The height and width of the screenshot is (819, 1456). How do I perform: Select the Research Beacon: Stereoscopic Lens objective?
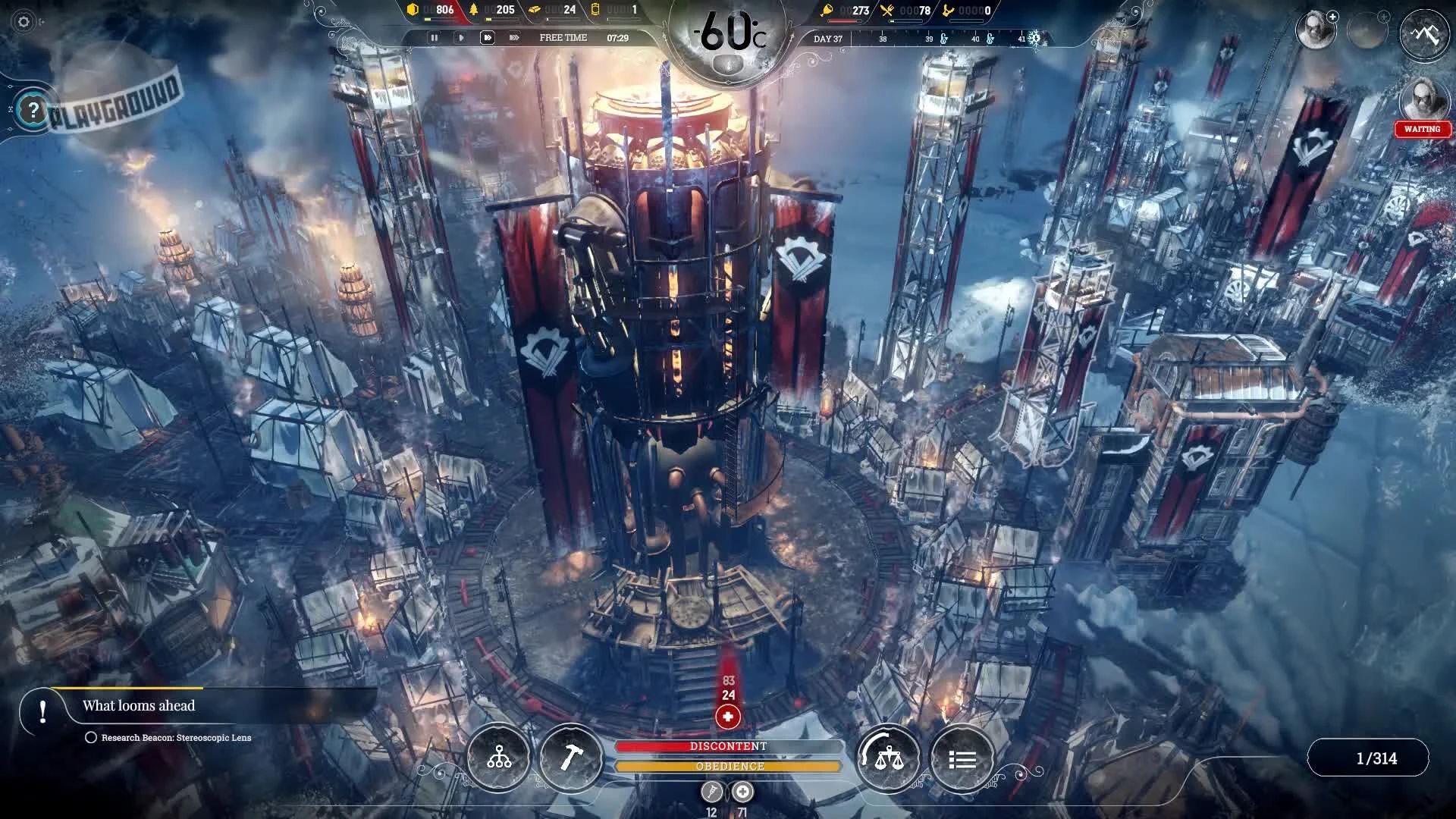coord(177,736)
